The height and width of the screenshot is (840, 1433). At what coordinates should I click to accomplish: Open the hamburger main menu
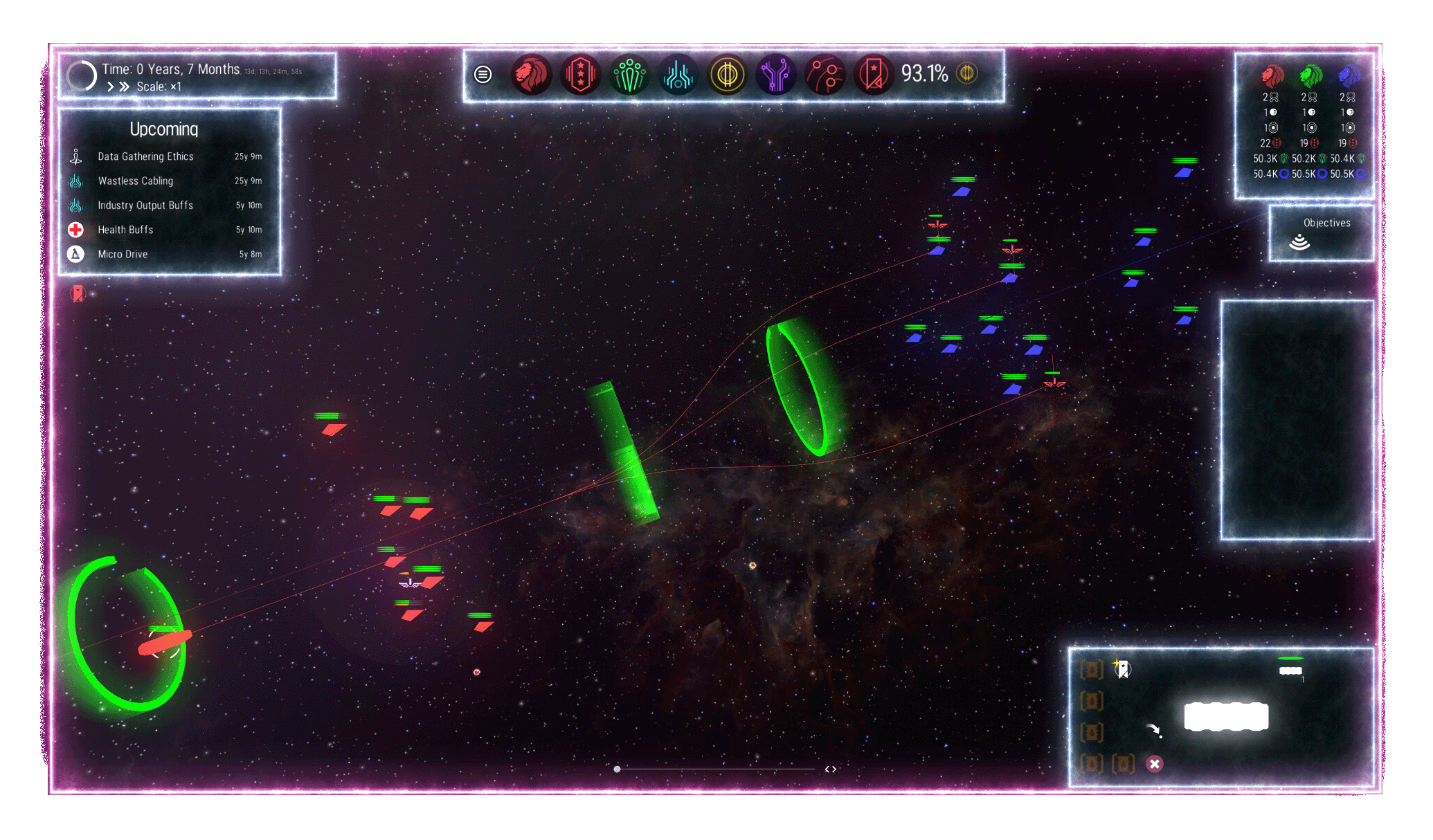click(x=483, y=74)
